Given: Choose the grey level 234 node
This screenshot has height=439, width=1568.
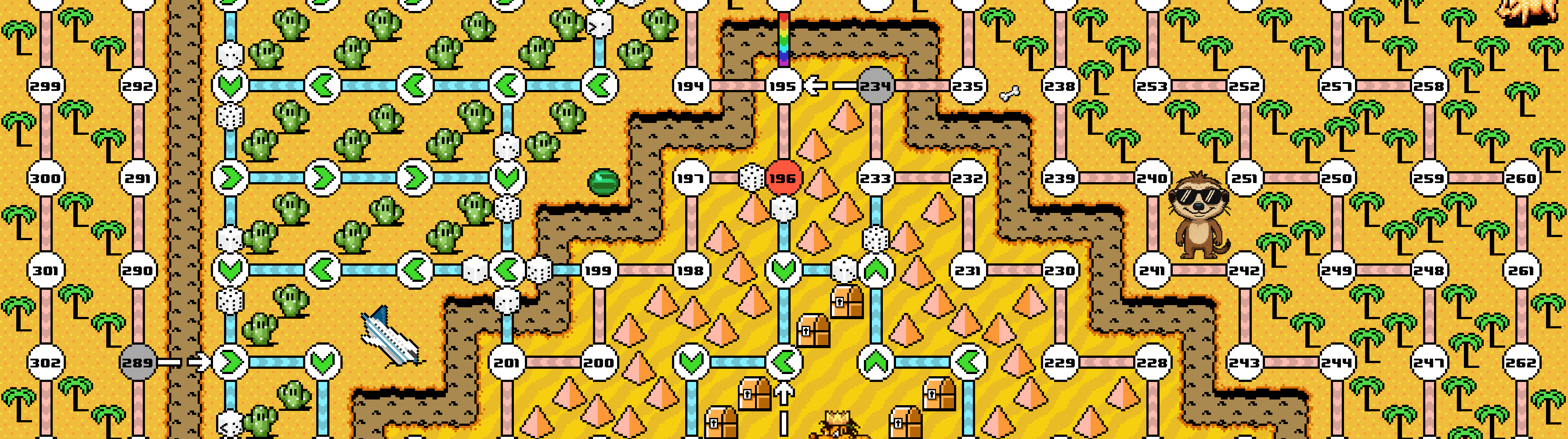Looking at the screenshot, I should [x=875, y=86].
